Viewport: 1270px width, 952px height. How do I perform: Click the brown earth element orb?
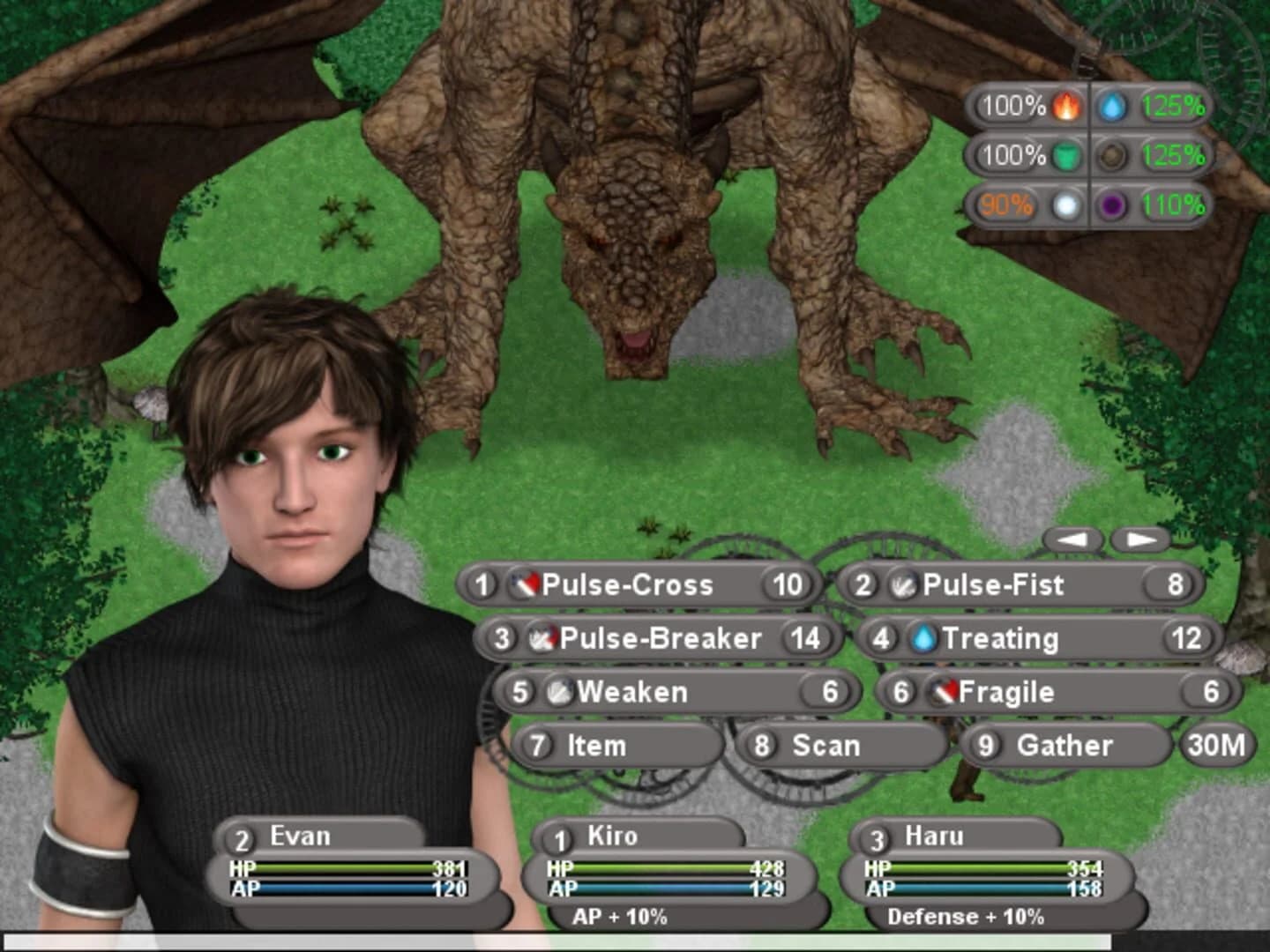(1112, 156)
